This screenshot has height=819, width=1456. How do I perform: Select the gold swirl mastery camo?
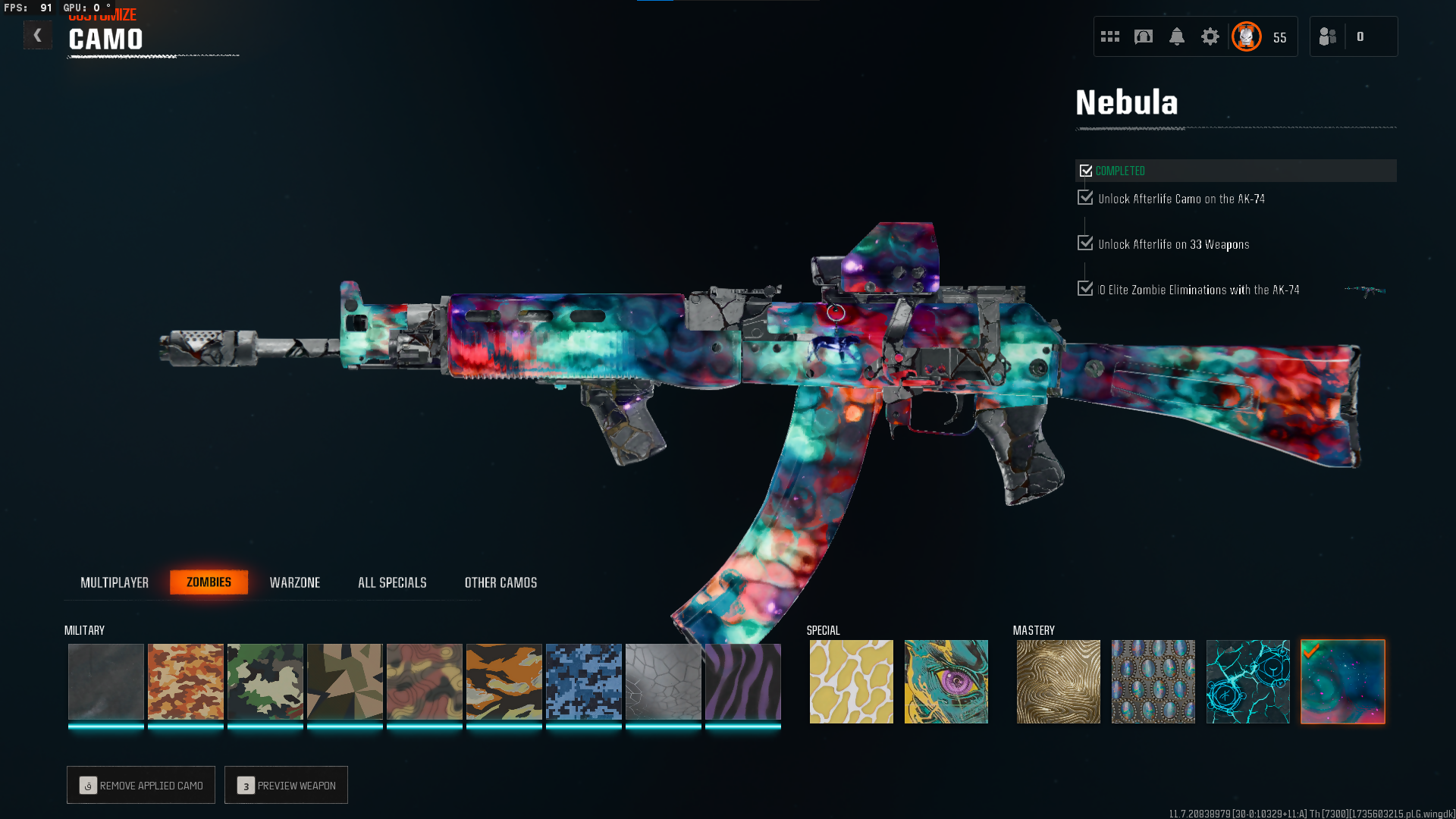(1059, 682)
